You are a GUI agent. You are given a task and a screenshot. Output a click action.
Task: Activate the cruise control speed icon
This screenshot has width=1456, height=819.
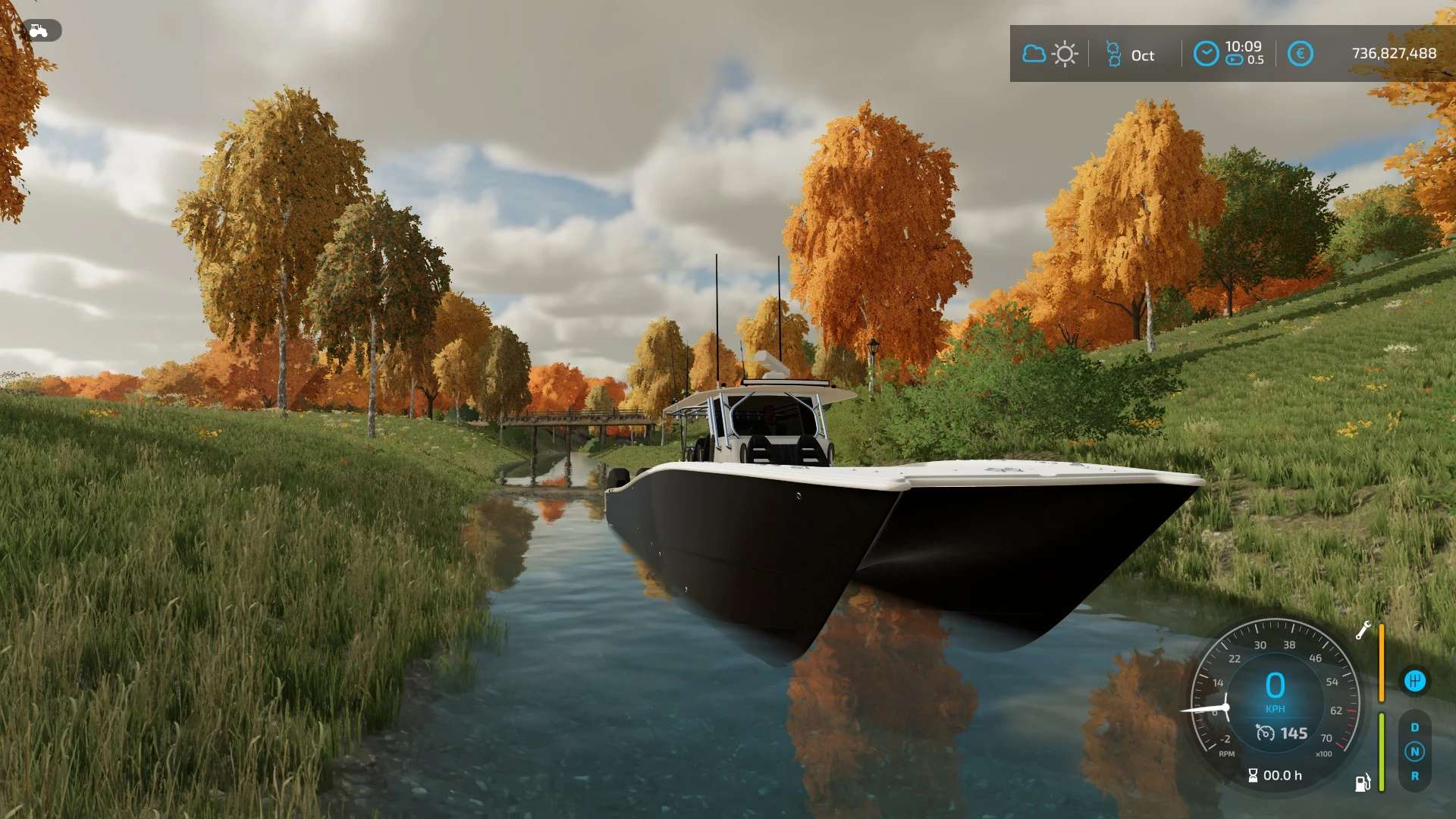(1265, 733)
